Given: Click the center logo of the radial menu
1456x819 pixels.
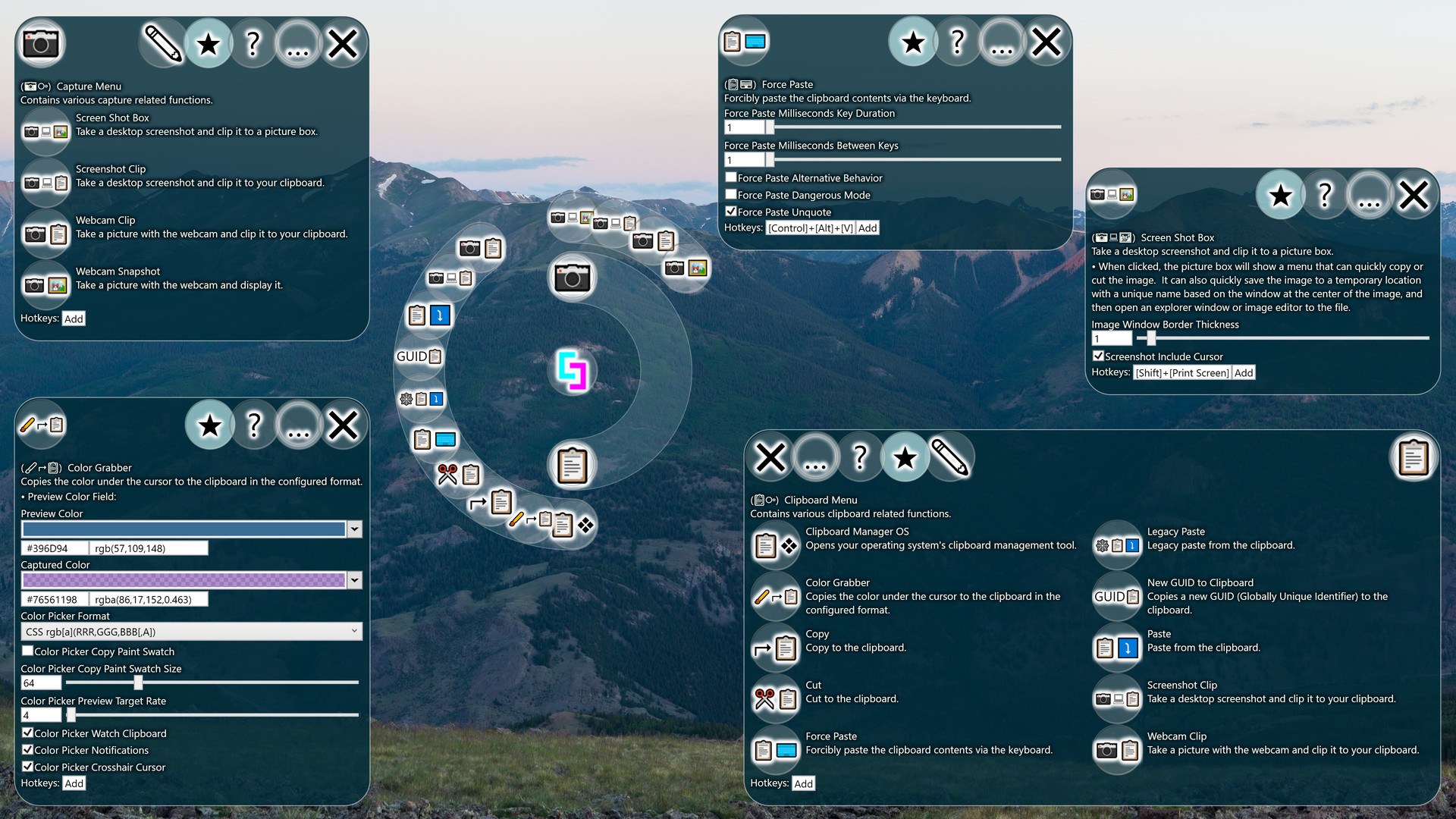Looking at the screenshot, I should pyautogui.click(x=573, y=371).
